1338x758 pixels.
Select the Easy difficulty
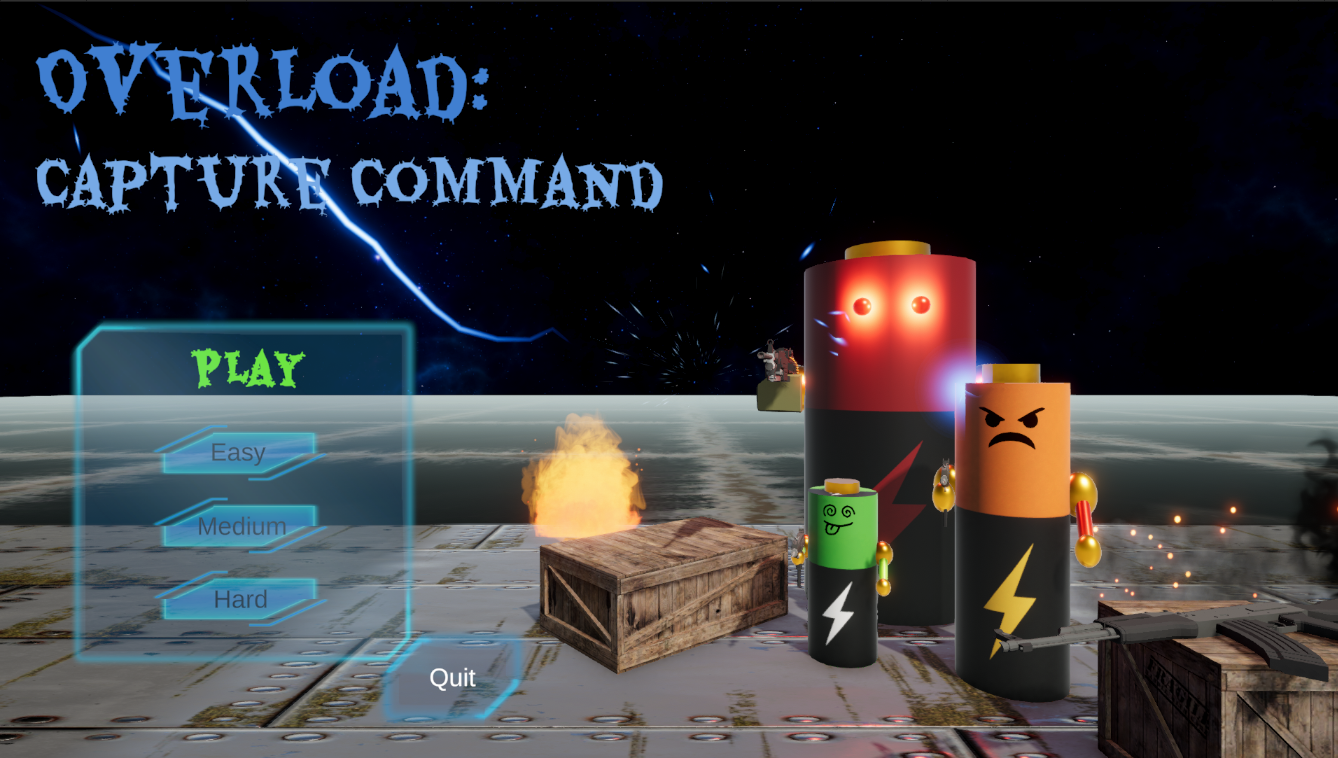pyautogui.click(x=239, y=452)
